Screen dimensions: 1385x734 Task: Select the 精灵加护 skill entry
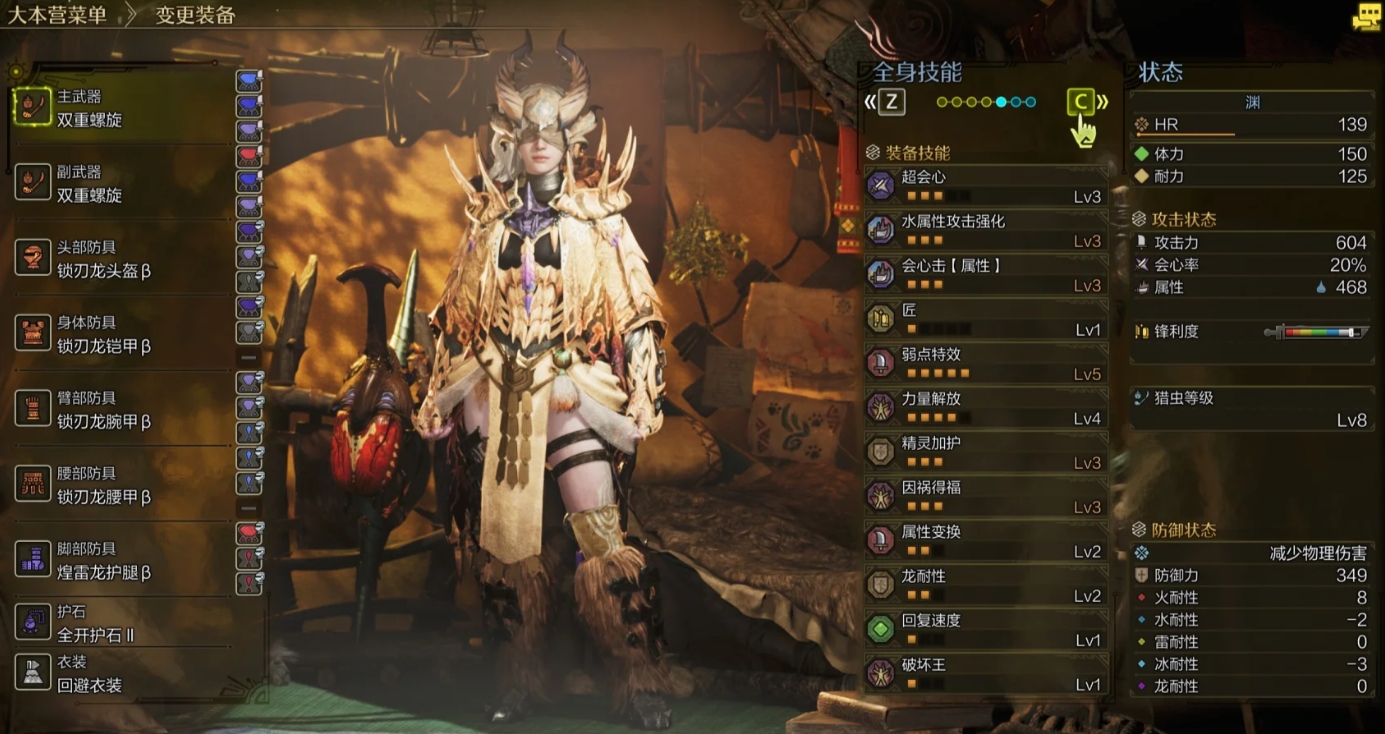click(x=986, y=452)
